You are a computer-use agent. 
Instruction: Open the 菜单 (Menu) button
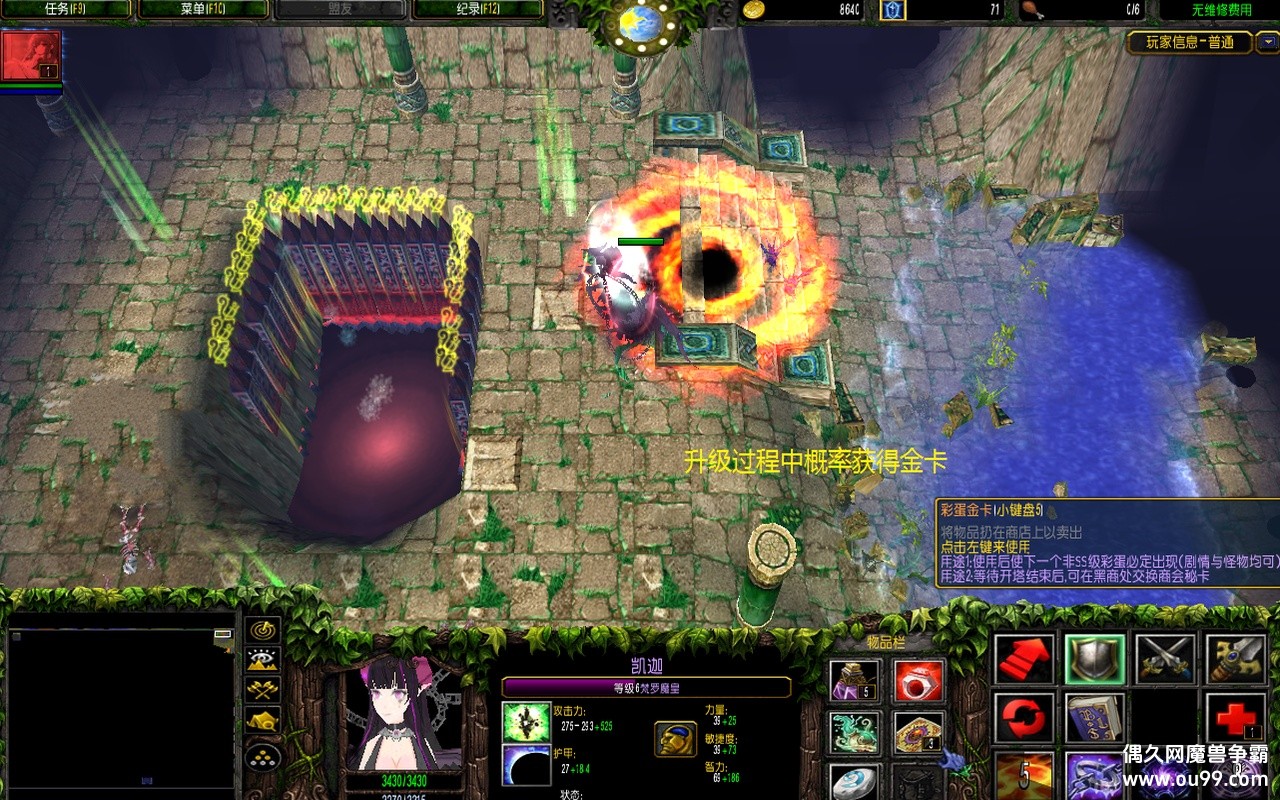(204, 10)
